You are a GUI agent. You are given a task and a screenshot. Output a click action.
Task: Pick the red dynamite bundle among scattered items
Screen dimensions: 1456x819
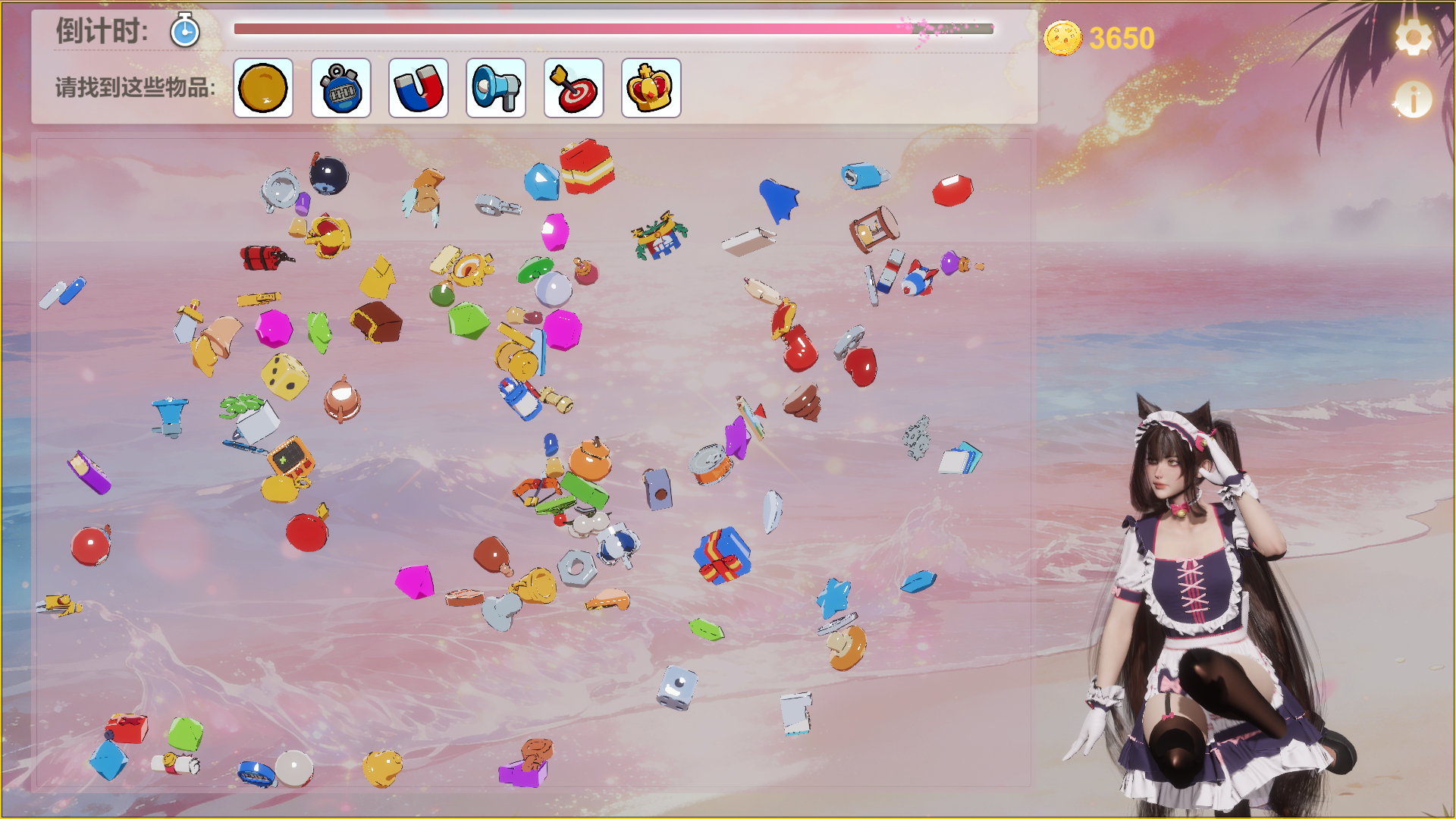click(x=263, y=258)
